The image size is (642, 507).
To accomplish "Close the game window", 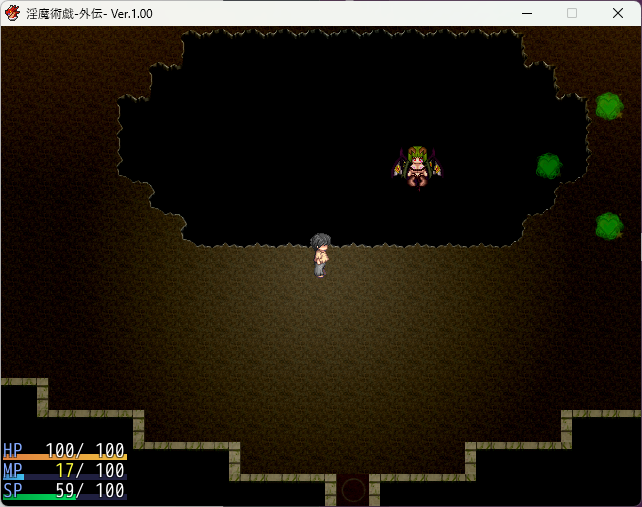I will click(x=617, y=13).
